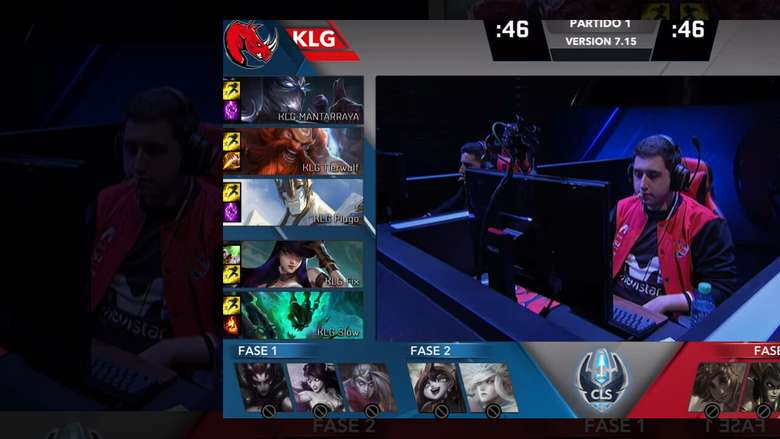Select KLG MANTARRAYA's champion pick row

(x=301, y=100)
